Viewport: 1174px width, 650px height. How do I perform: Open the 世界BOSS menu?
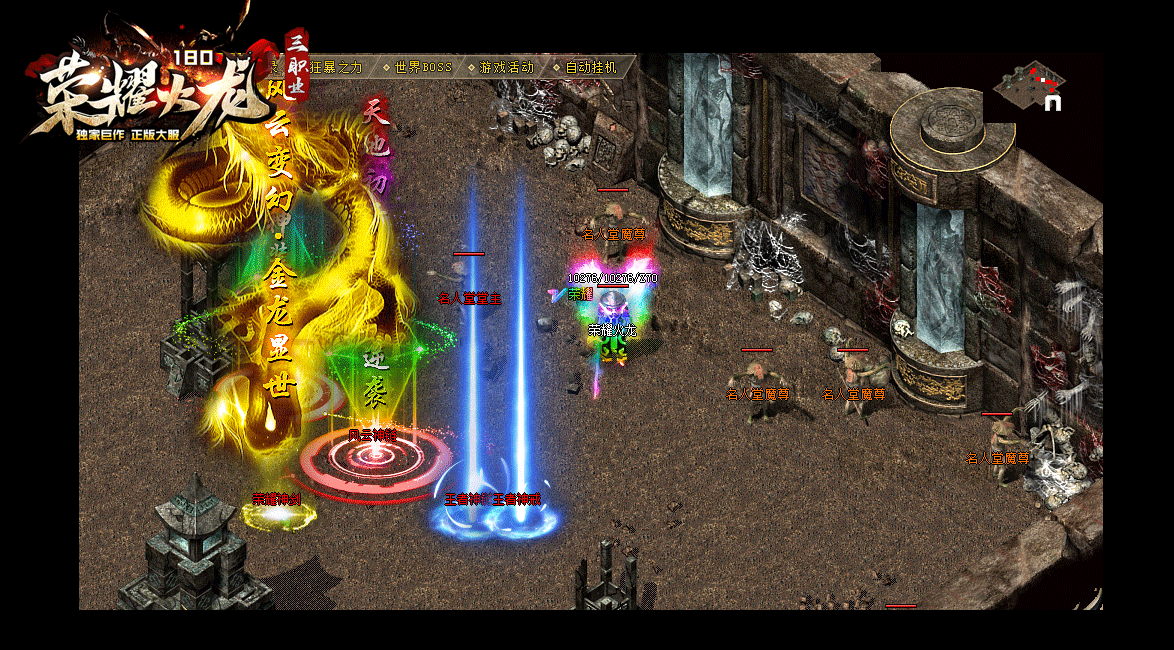tap(422, 67)
